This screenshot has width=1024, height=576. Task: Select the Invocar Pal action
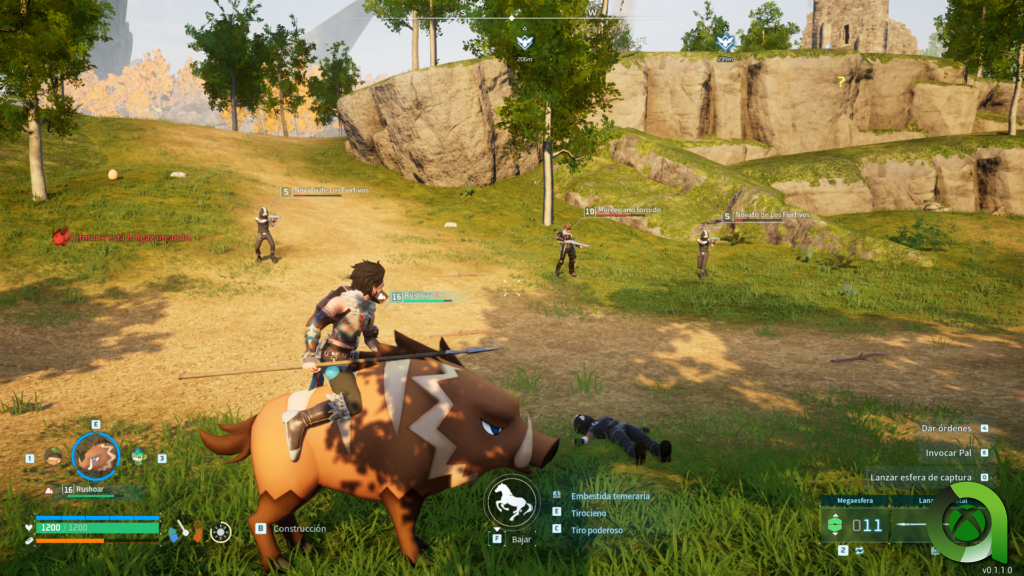click(950, 453)
